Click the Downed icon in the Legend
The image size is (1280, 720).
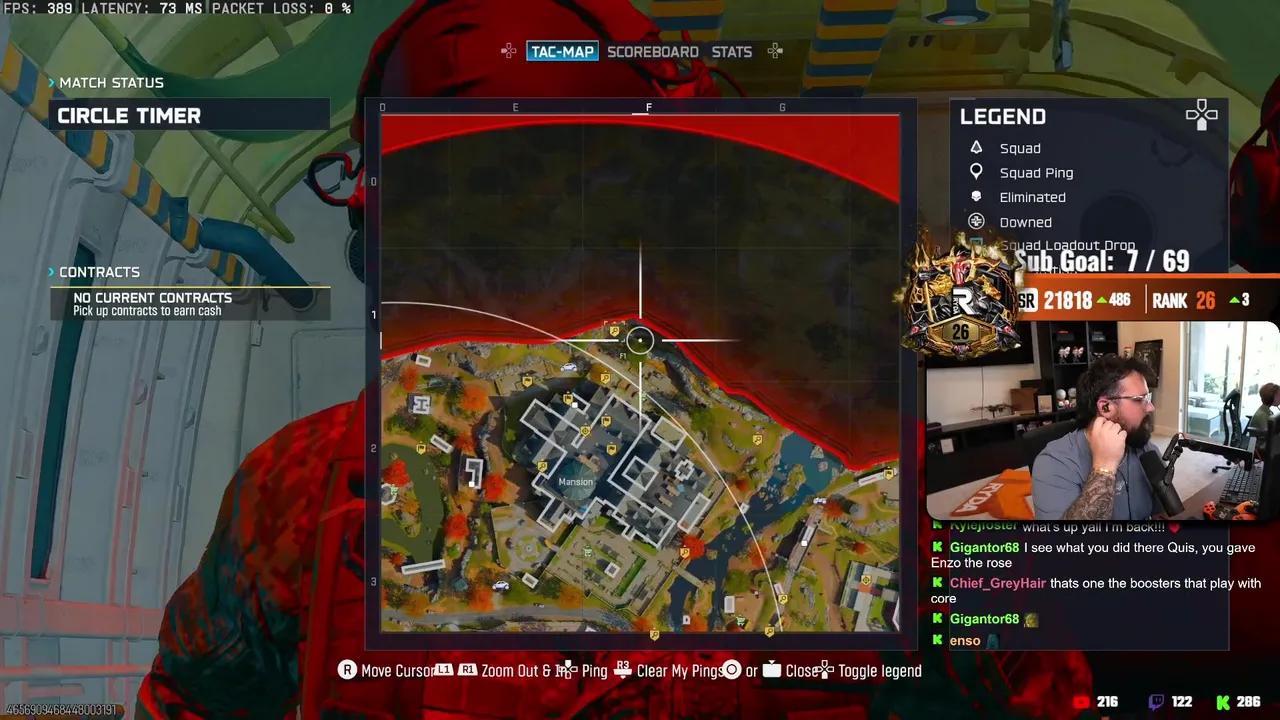coord(976,221)
